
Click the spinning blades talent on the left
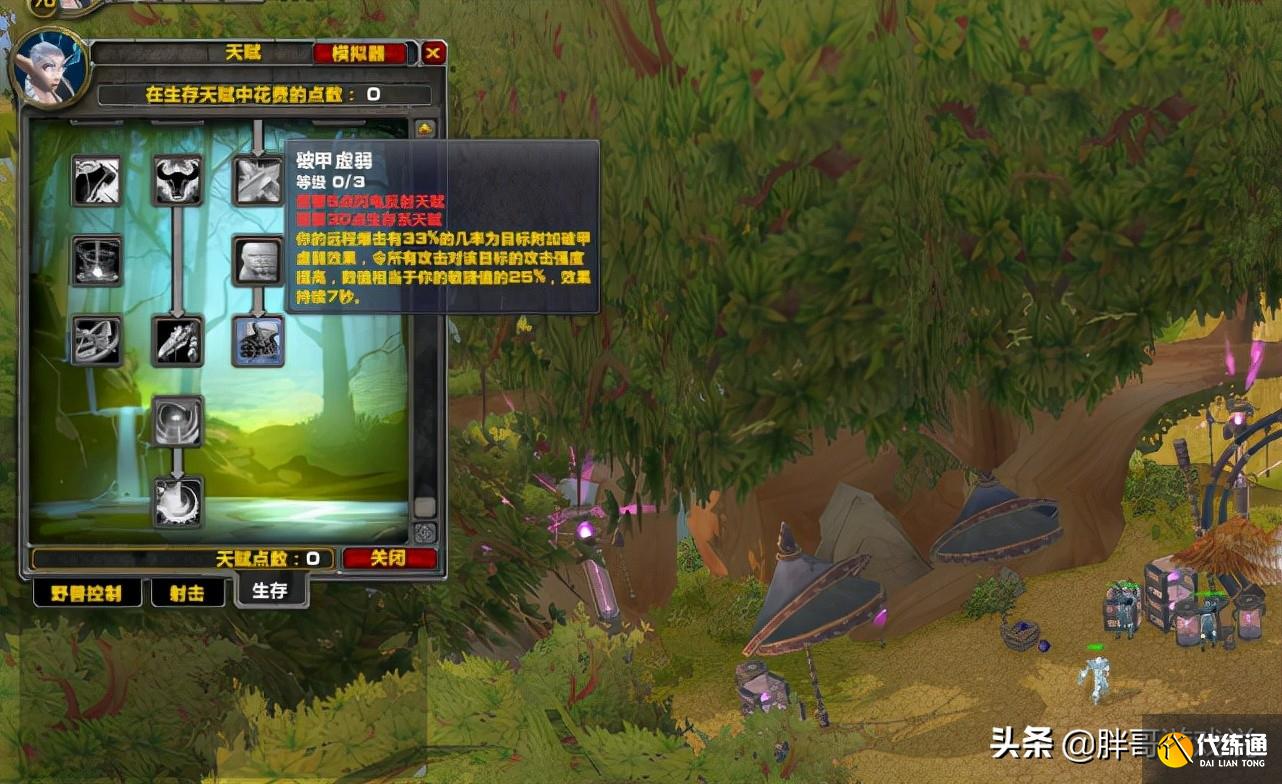point(97,338)
